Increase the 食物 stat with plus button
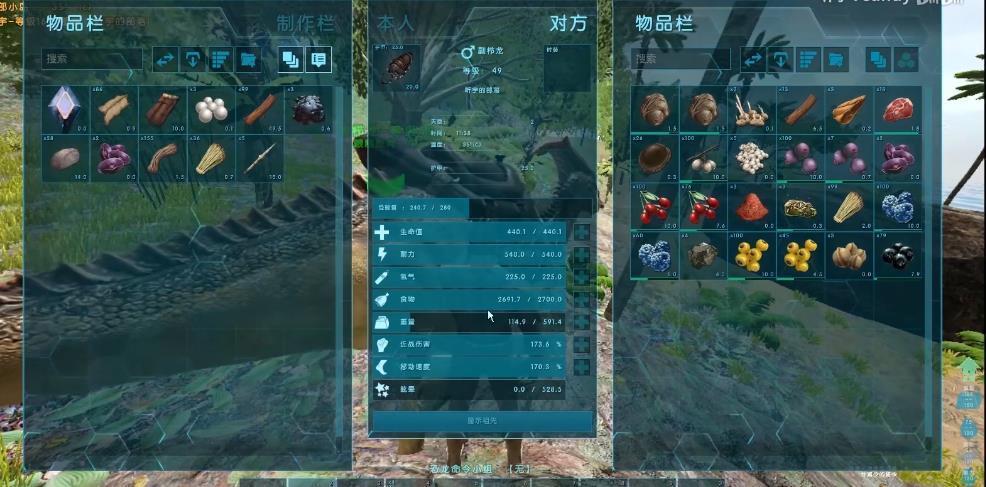 pyautogui.click(x=581, y=299)
